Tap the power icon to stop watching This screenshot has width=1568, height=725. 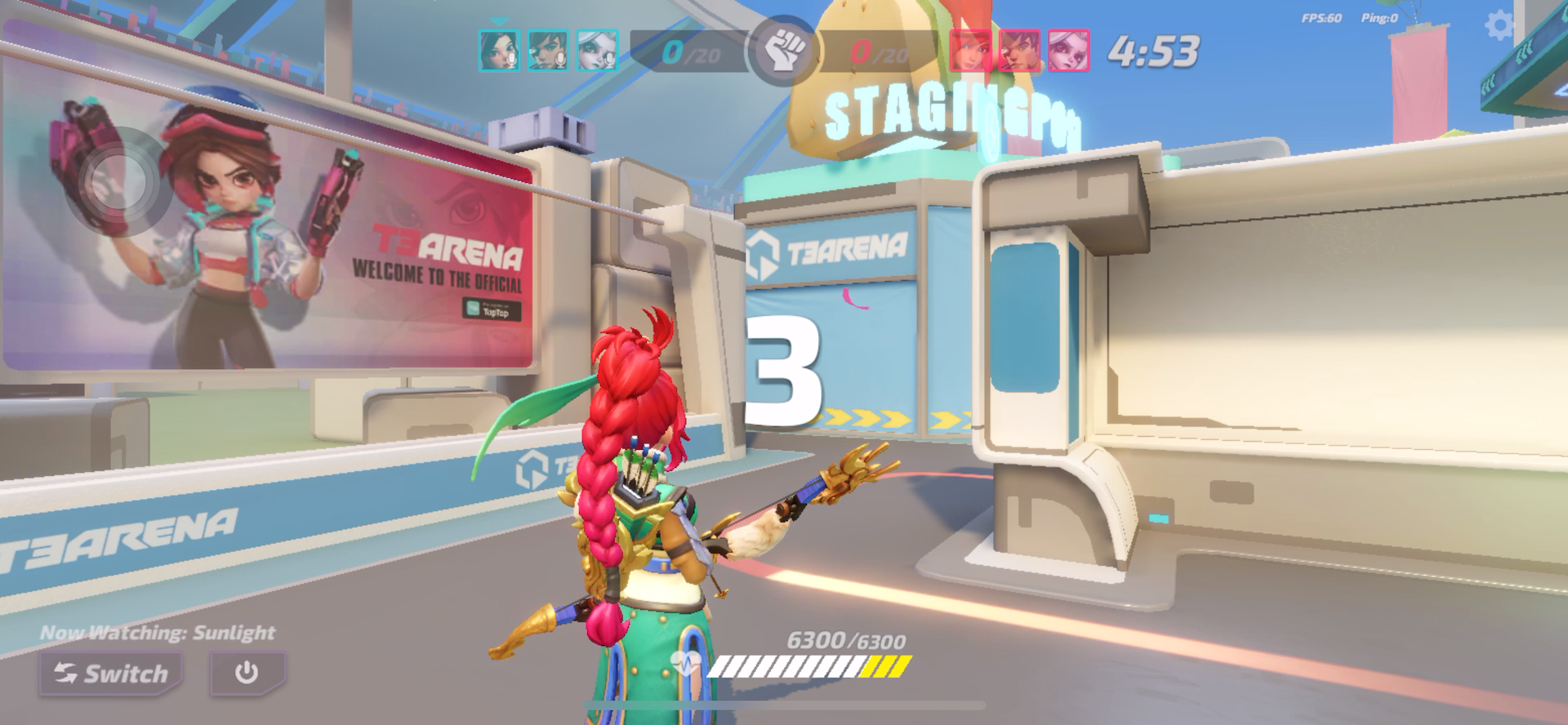[x=247, y=674]
